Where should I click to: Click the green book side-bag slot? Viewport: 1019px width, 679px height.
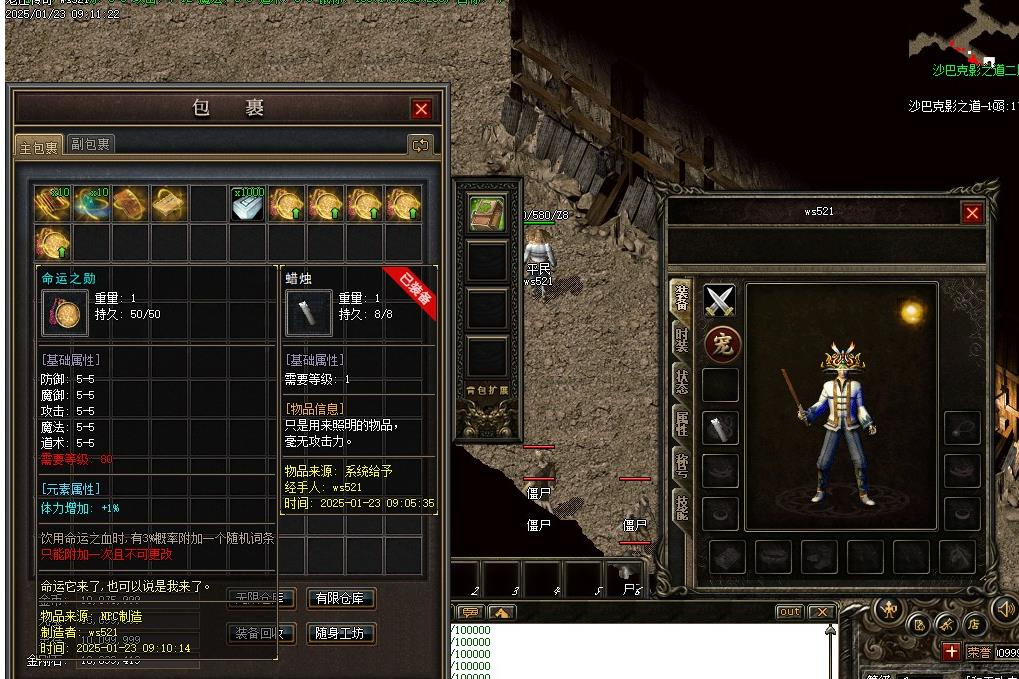coord(488,214)
